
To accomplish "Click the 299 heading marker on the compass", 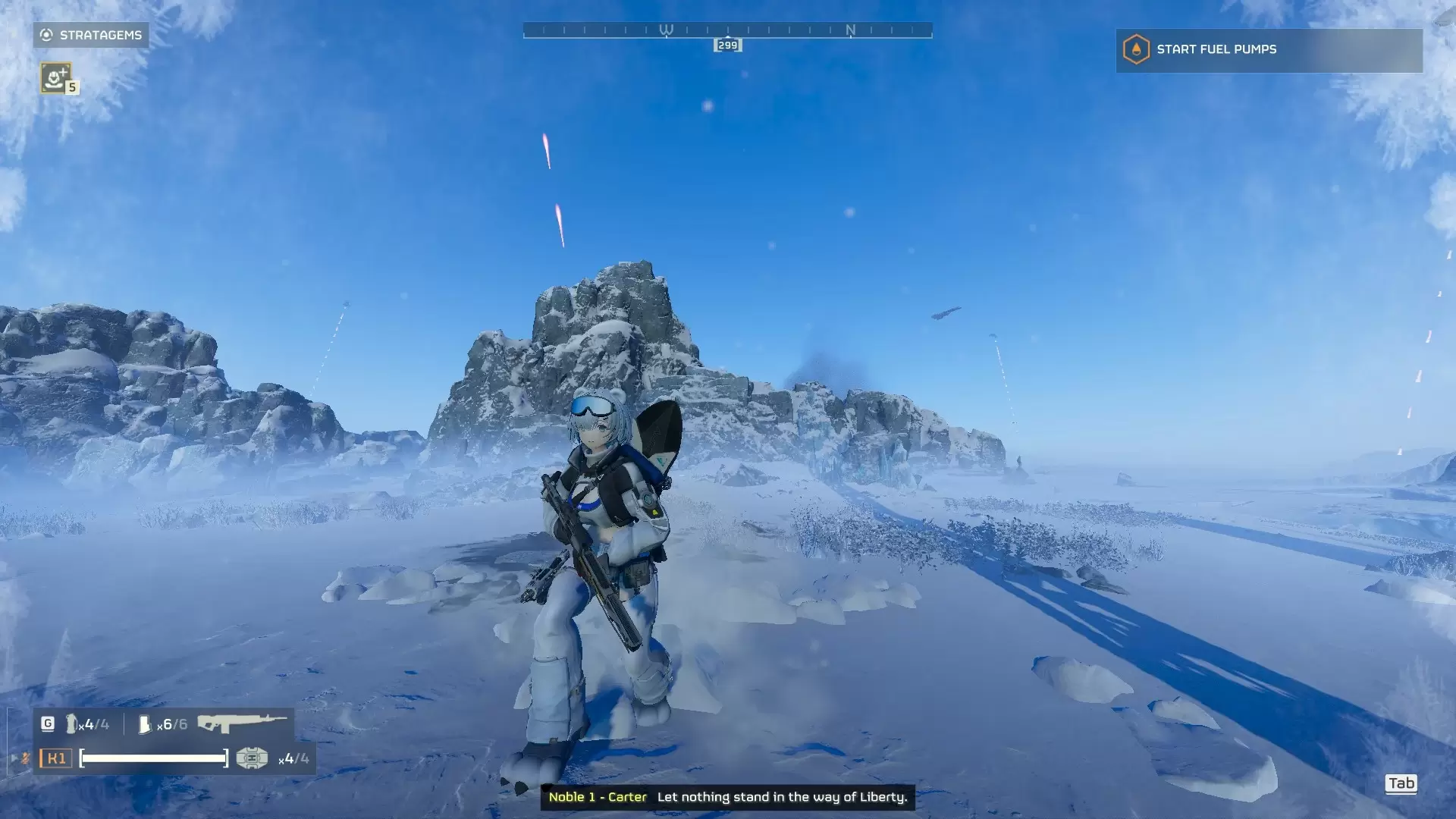I will click(x=727, y=45).
